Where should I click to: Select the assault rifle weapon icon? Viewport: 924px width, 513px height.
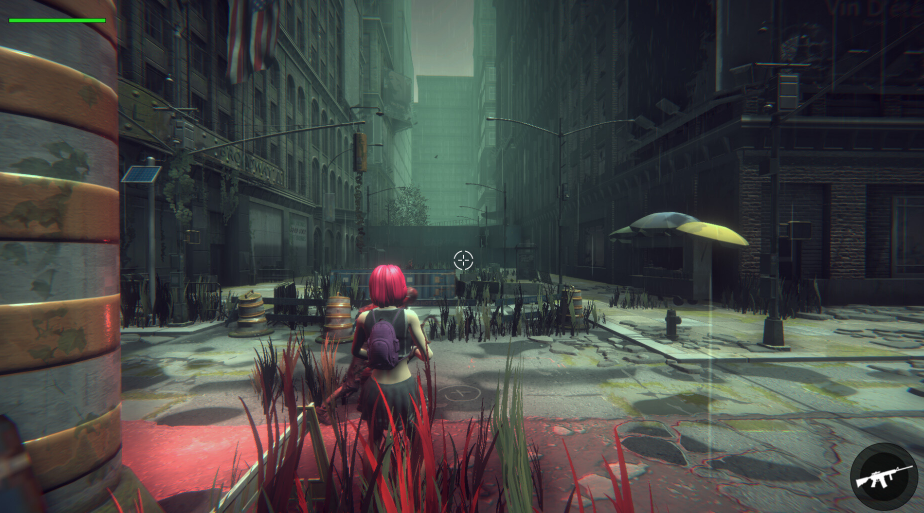883,477
